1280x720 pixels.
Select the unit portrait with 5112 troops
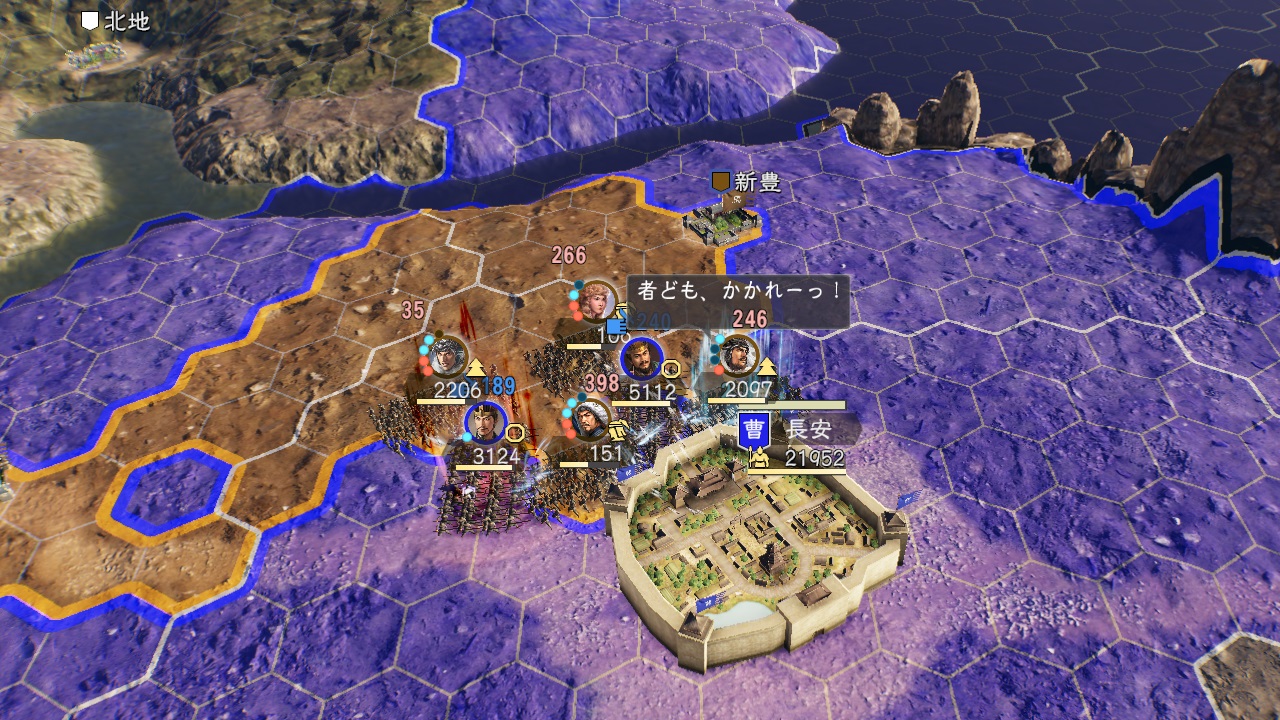point(641,360)
